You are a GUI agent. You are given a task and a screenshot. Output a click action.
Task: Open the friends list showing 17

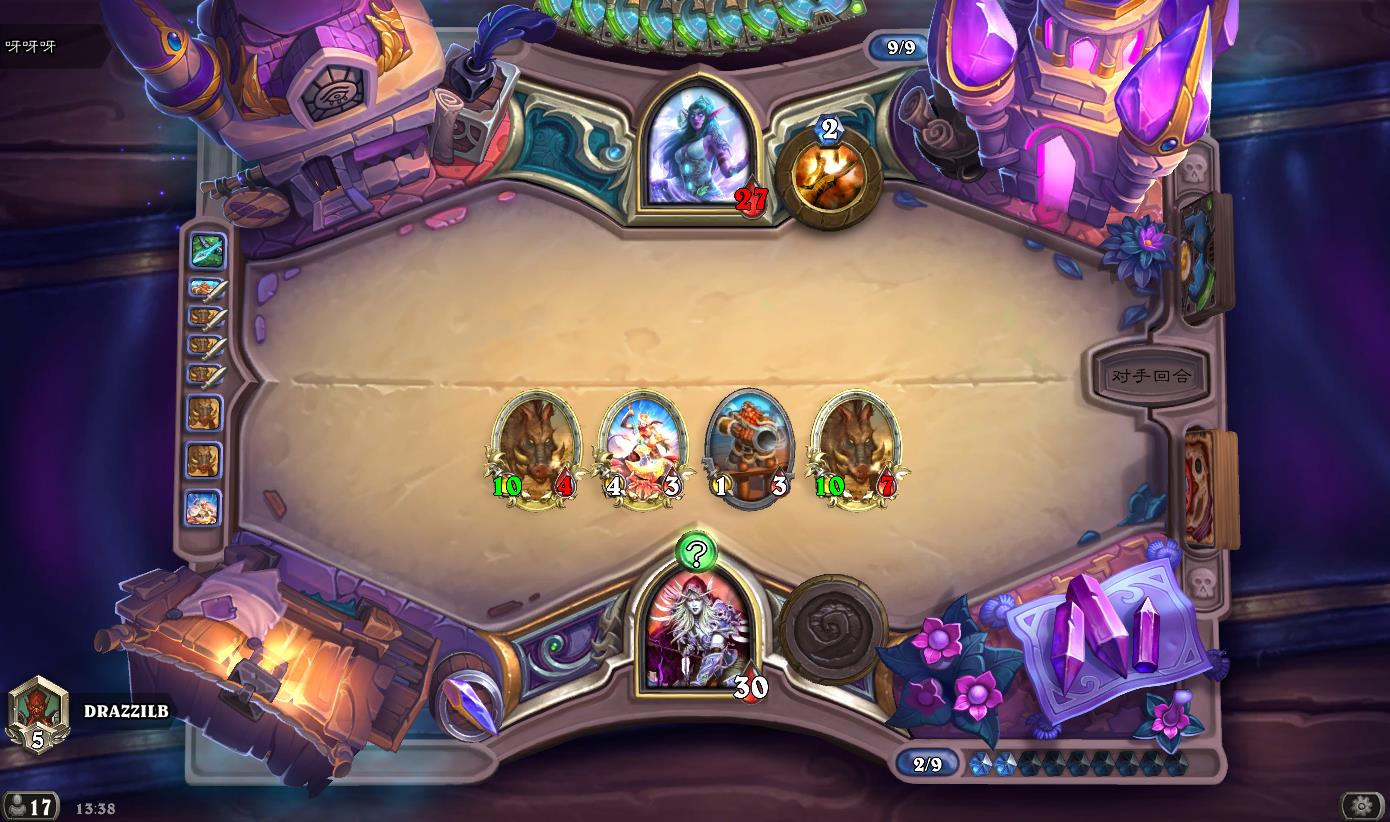pos(31,806)
